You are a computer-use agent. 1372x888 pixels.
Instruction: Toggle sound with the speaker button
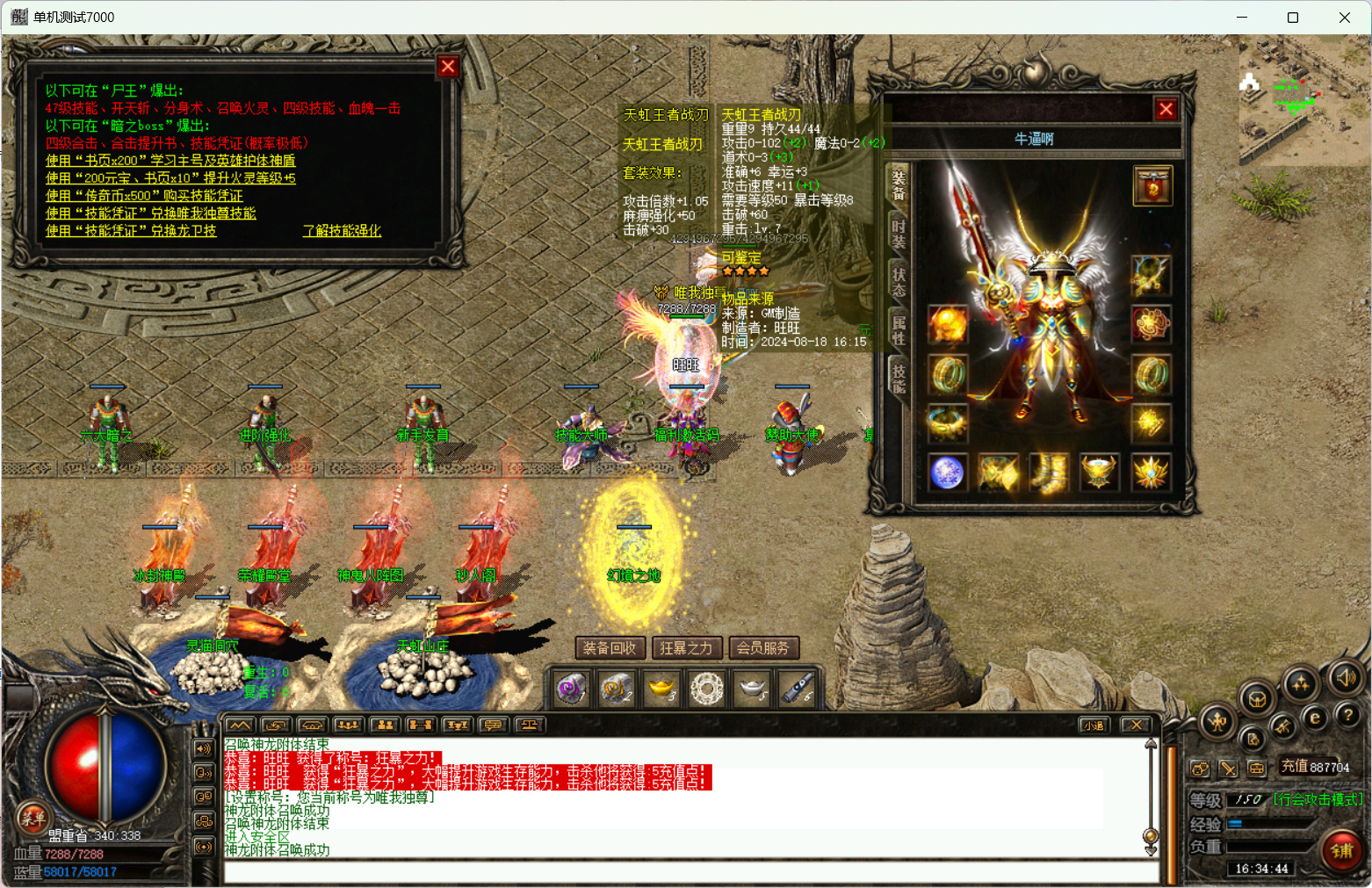click(1345, 677)
